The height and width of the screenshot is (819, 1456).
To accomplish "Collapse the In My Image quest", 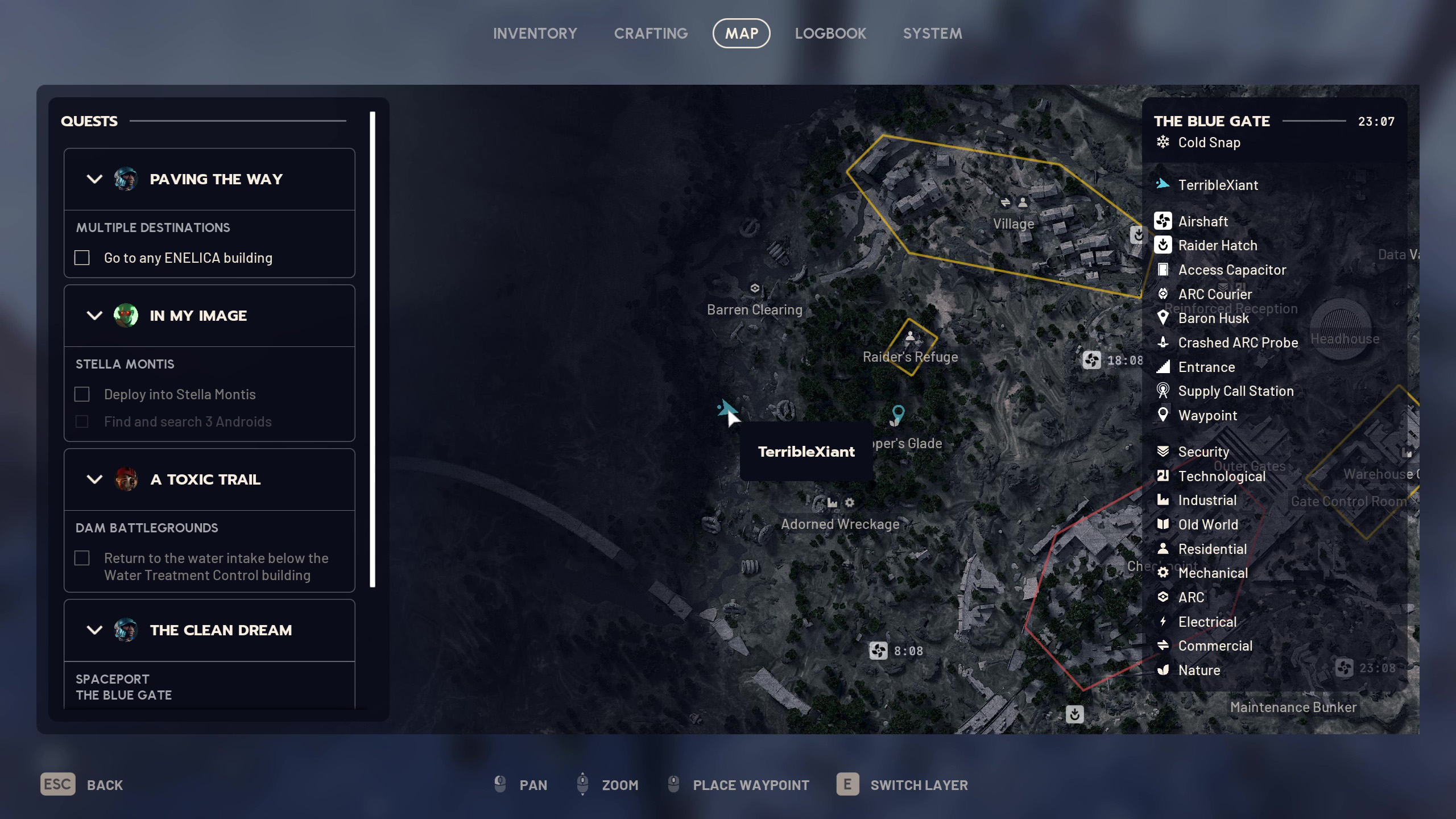I will point(94,316).
